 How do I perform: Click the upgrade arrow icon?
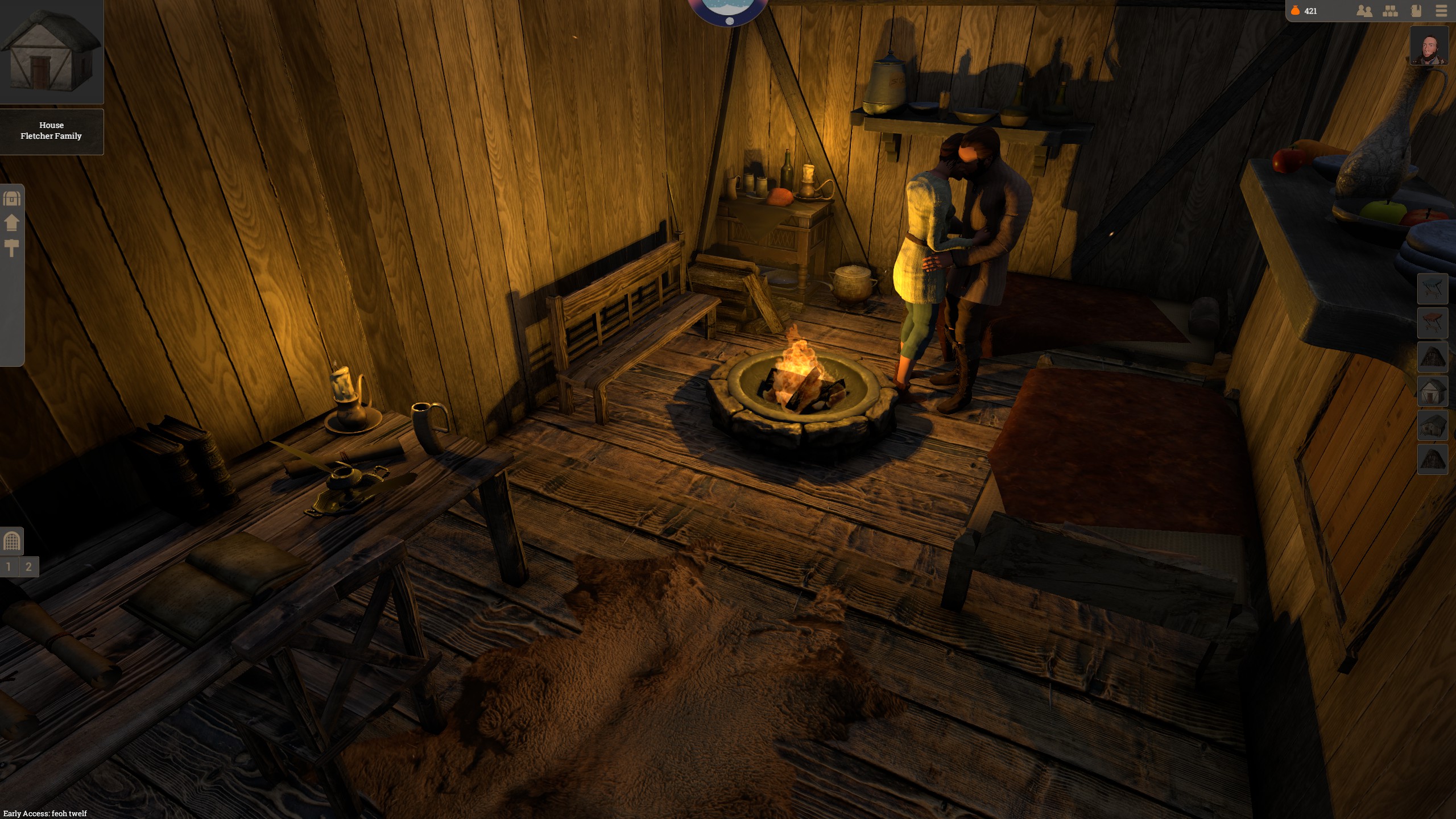[11, 222]
